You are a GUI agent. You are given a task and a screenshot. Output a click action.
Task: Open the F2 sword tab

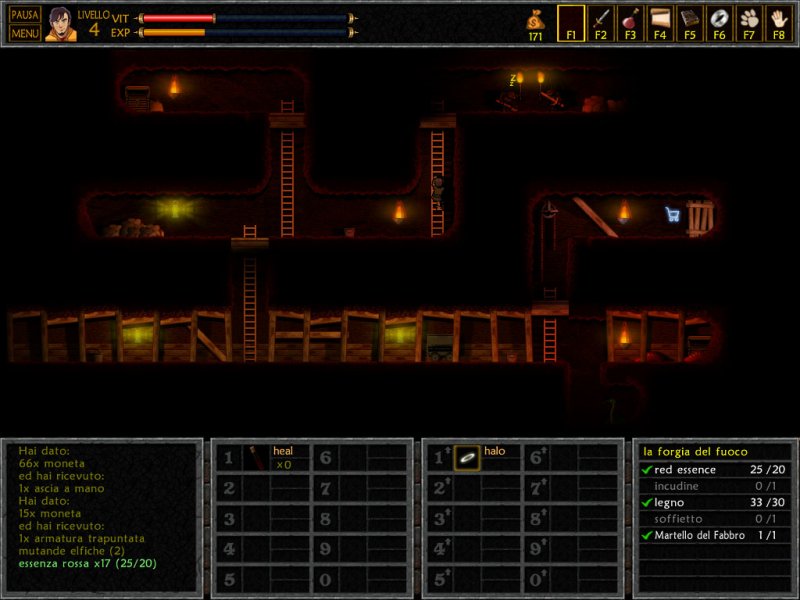click(601, 23)
